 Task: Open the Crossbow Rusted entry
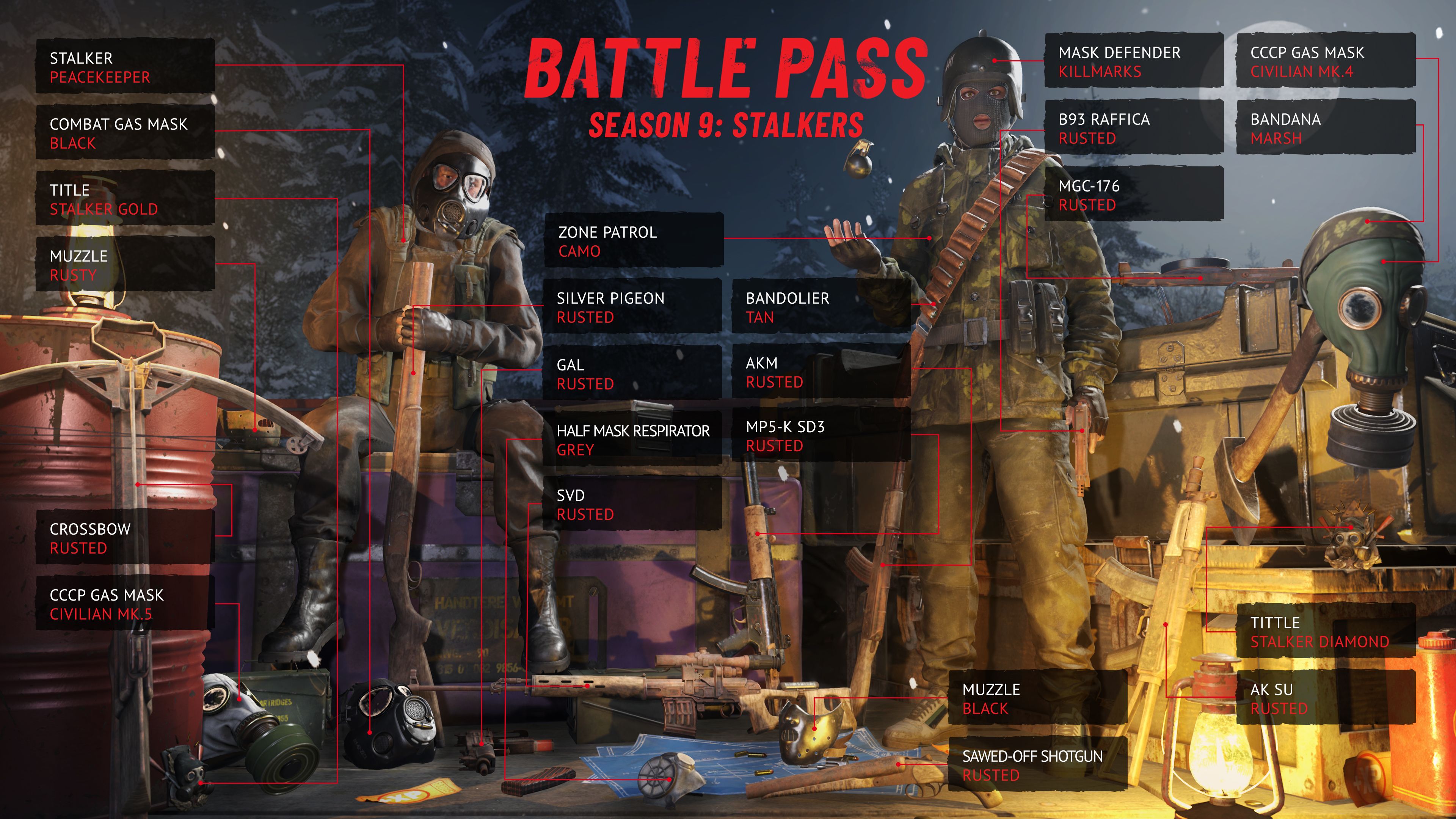click(125, 538)
